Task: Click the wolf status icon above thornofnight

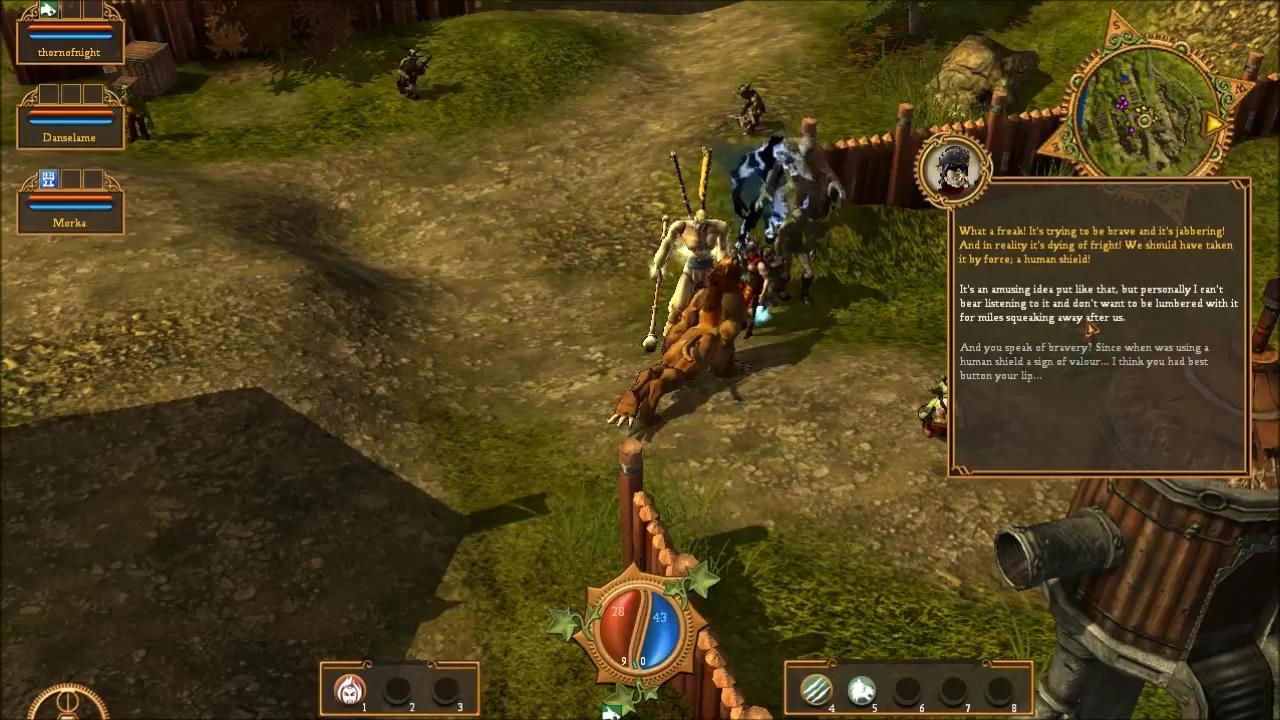Action: coord(48,10)
